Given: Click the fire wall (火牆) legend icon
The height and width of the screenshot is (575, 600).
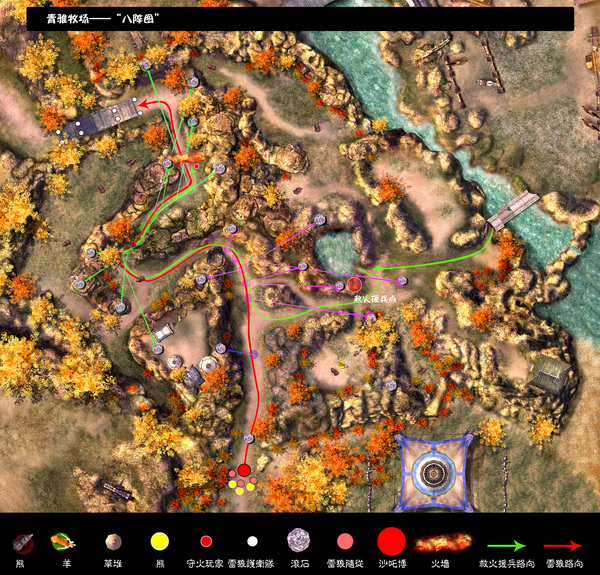Looking at the screenshot, I should point(441,541).
